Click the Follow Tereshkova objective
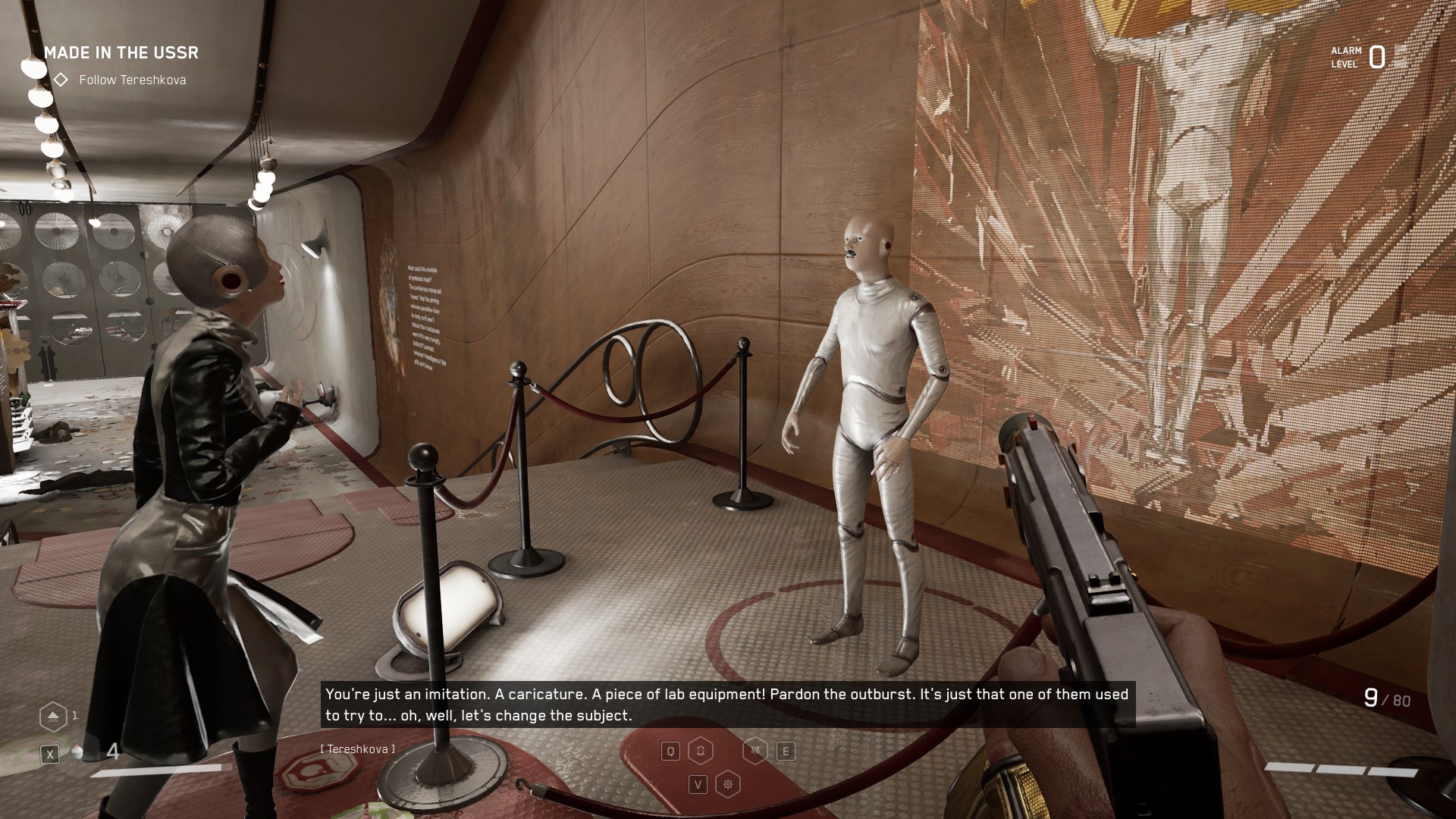This screenshot has height=819, width=1456. coord(132,80)
